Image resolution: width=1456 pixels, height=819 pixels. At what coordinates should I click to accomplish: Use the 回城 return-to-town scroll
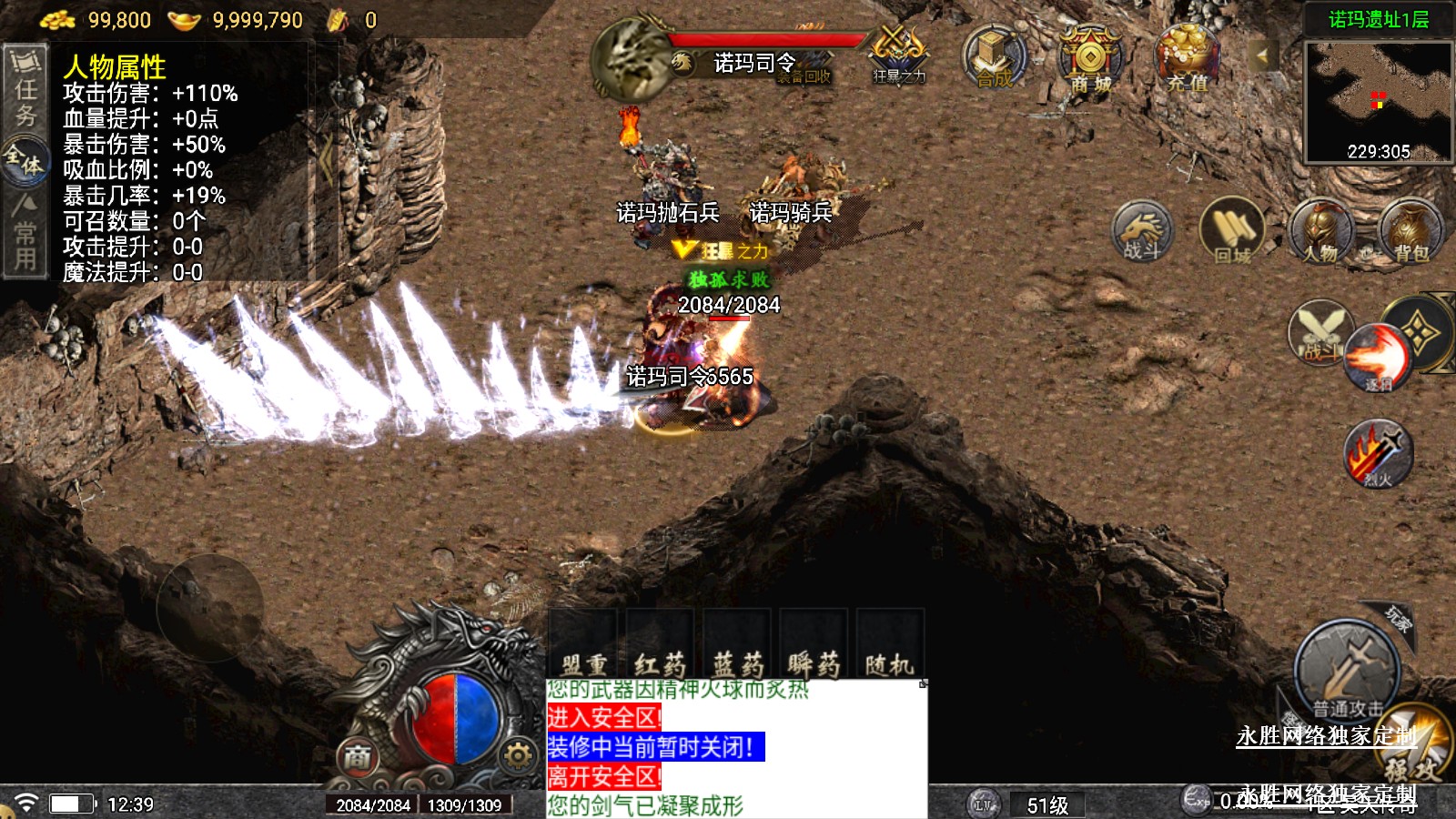(1232, 232)
